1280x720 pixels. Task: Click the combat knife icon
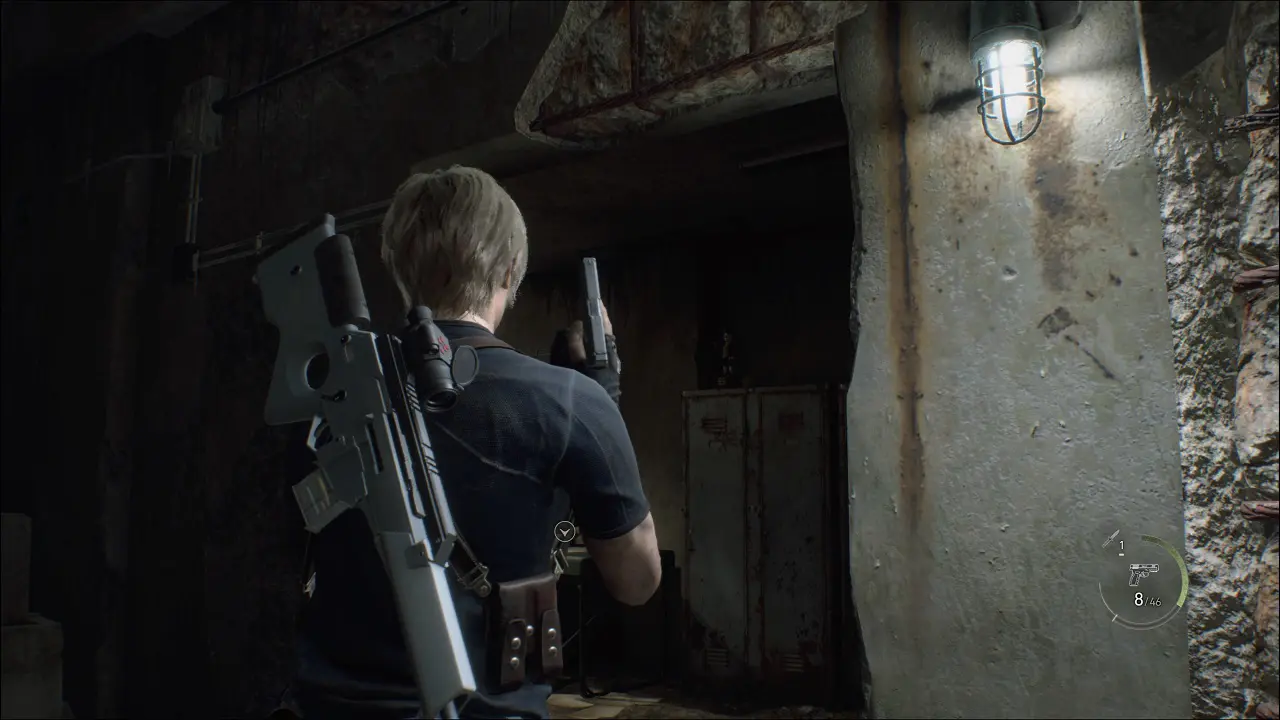pyautogui.click(x=1110, y=540)
